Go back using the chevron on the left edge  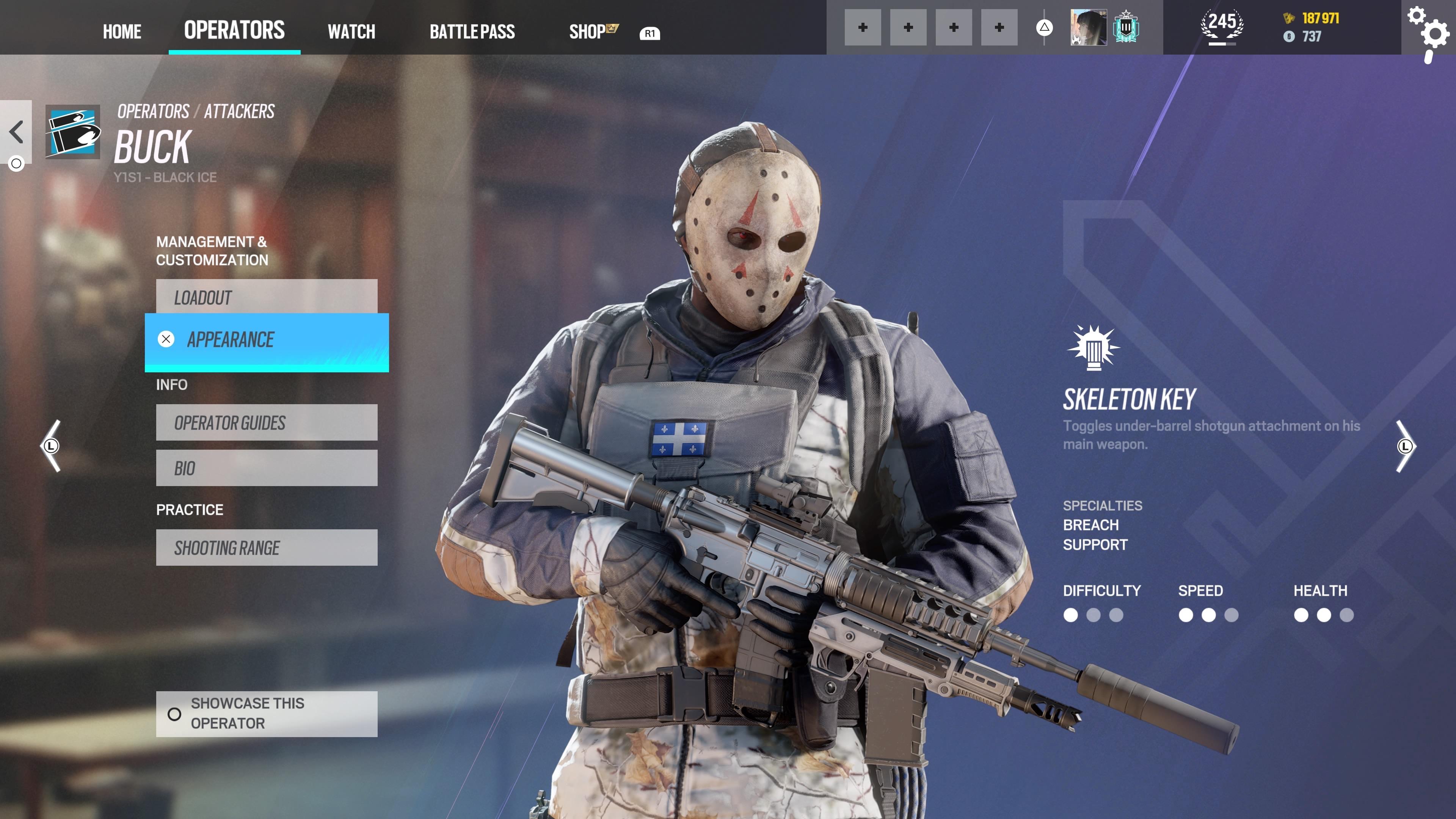tap(16, 131)
